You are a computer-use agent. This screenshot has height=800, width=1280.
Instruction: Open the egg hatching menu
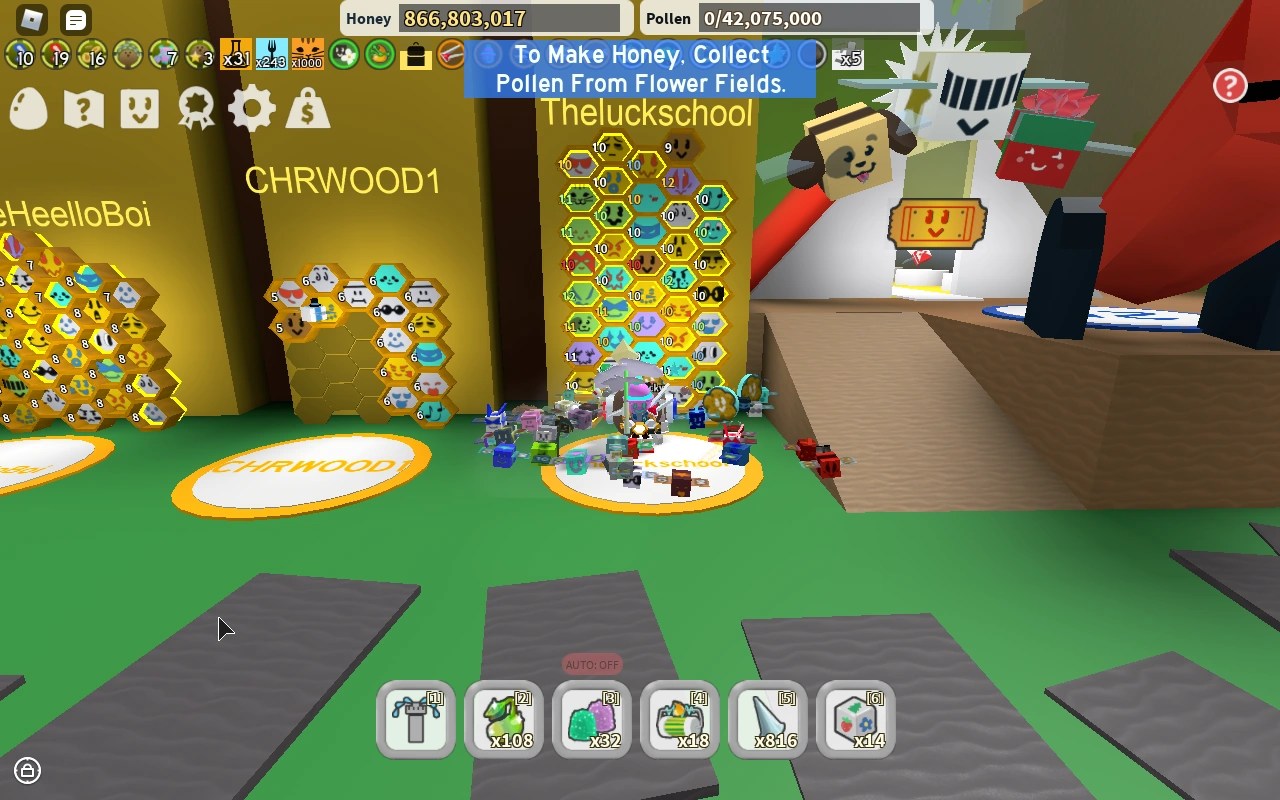coord(27,109)
